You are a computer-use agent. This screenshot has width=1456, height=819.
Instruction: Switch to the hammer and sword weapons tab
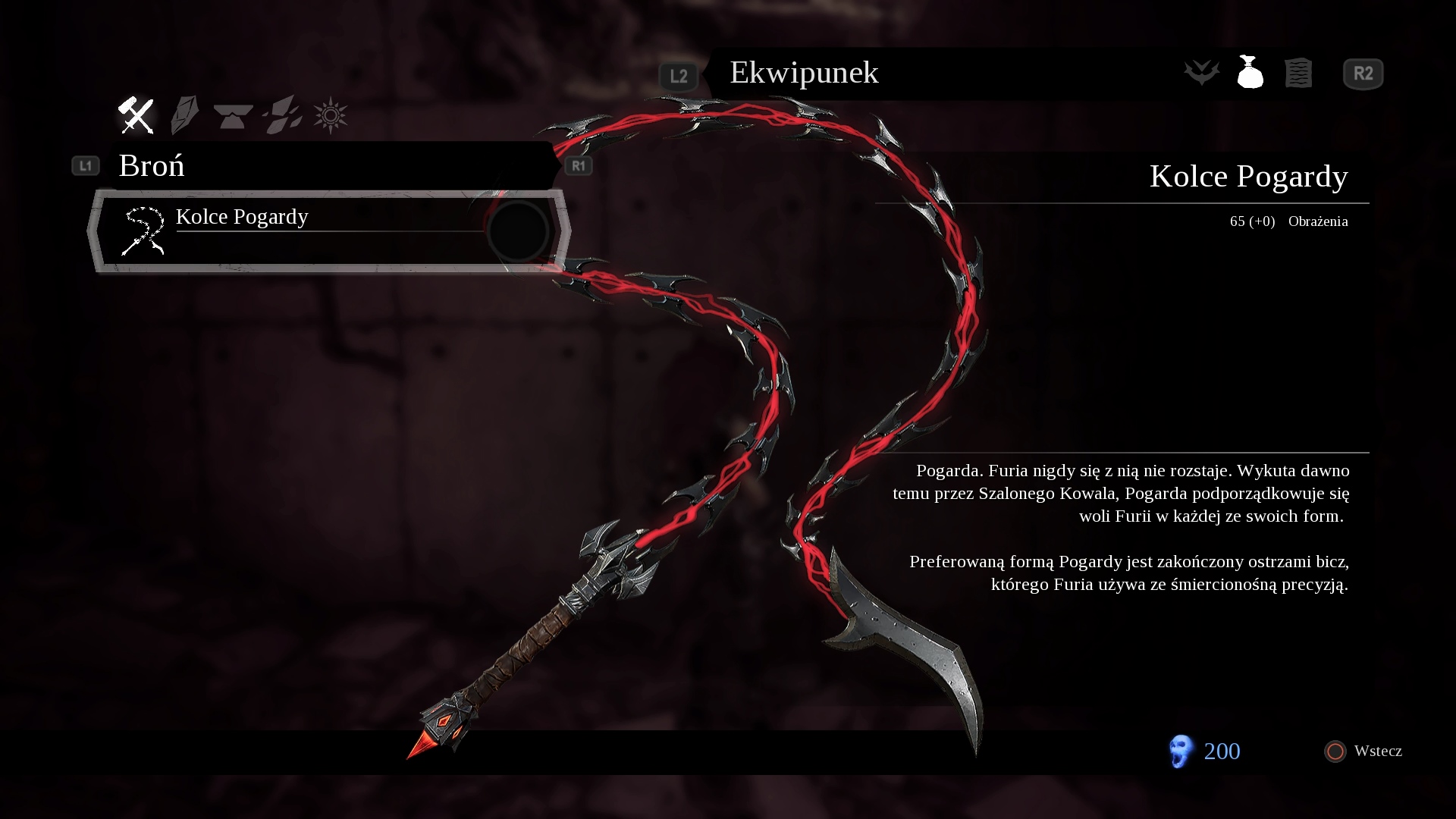(x=136, y=115)
